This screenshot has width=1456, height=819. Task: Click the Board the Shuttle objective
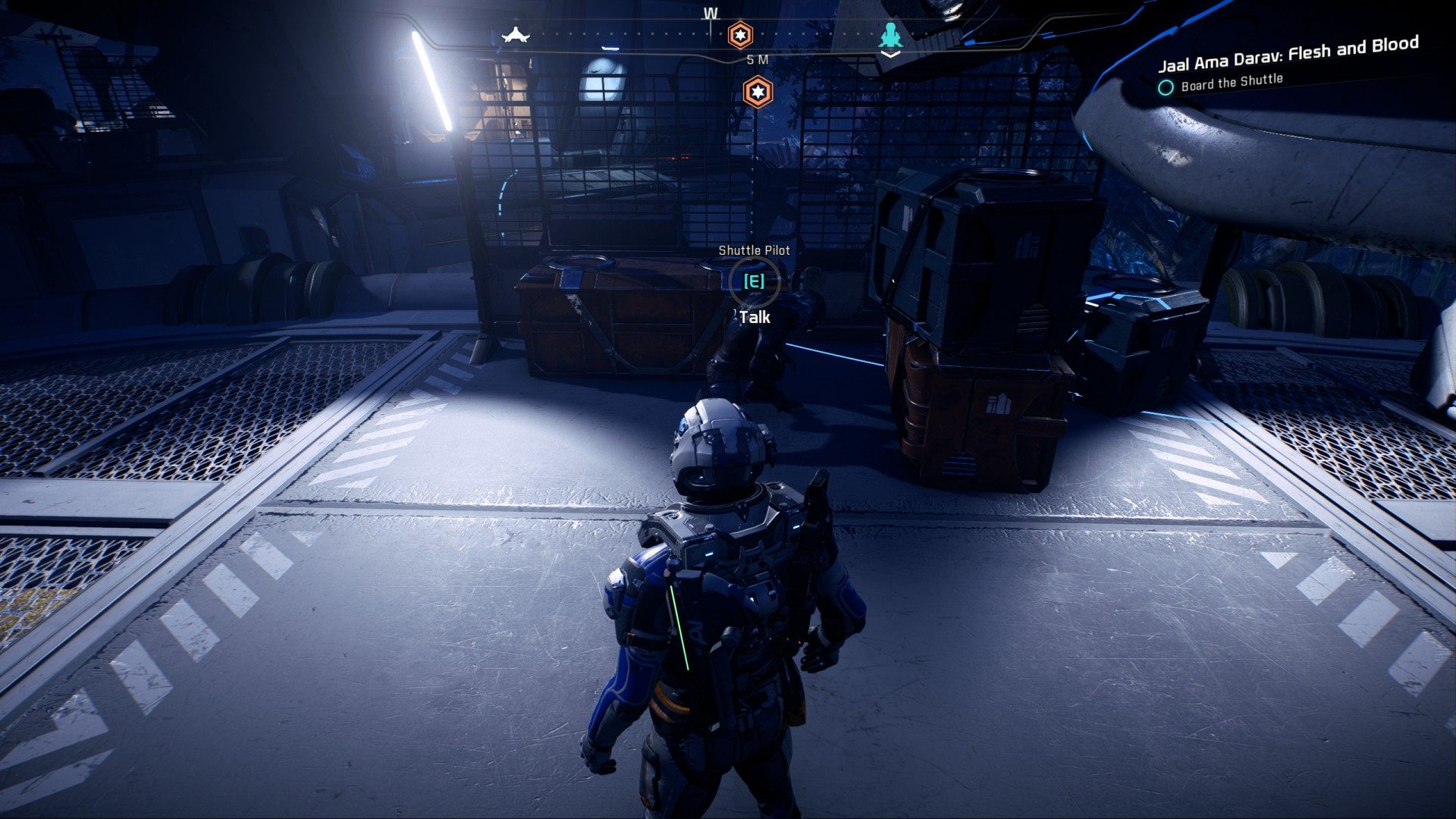click(1231, 83)
